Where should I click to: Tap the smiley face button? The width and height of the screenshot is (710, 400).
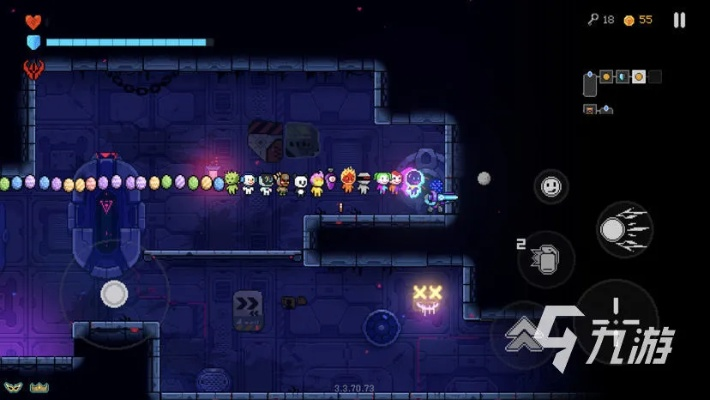pyautogui.click(x=551, y=186)
